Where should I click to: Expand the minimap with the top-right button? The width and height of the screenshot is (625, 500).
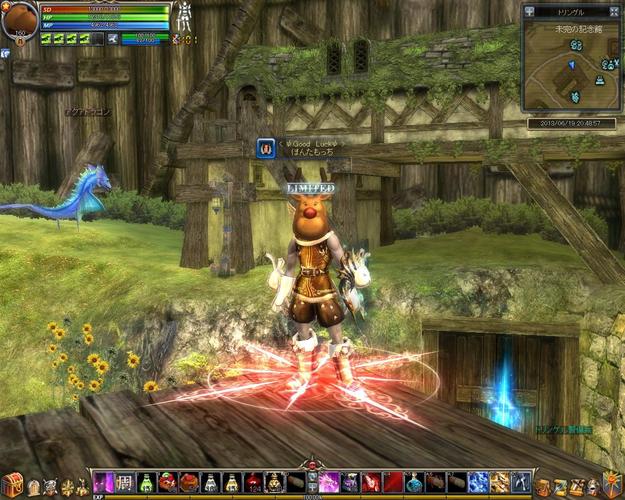click(615, 11)
